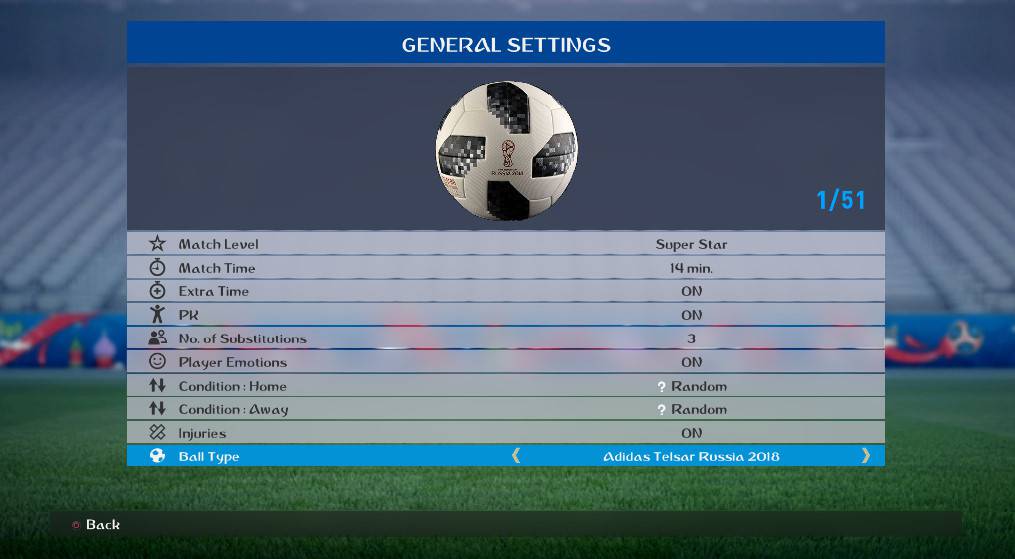Select the Extra Time setting
Image resolution: width=1015 pixels, height=559 pixels.
[x=505, y=291]
